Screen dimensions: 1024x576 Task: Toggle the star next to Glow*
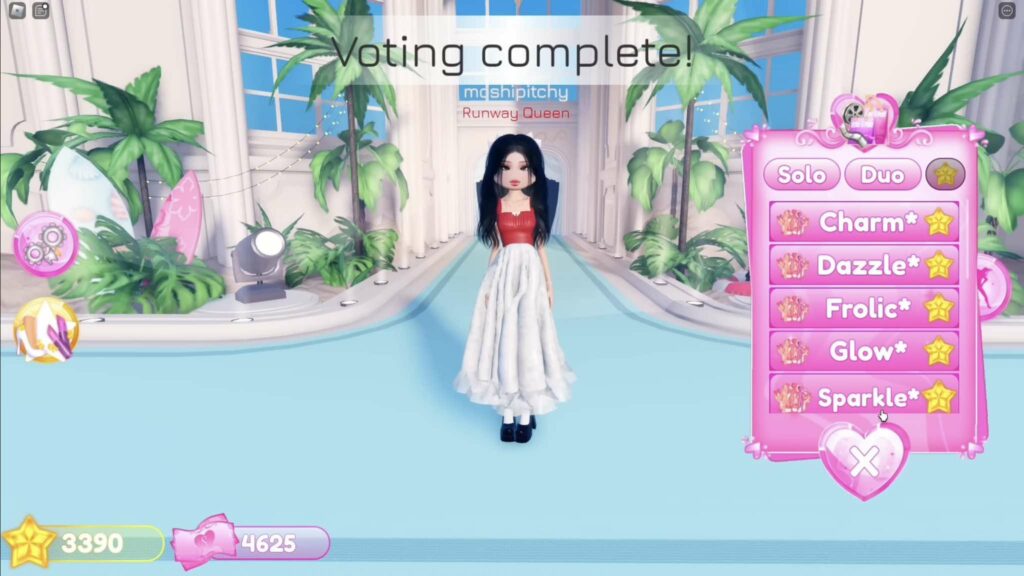tap(939, 351)
